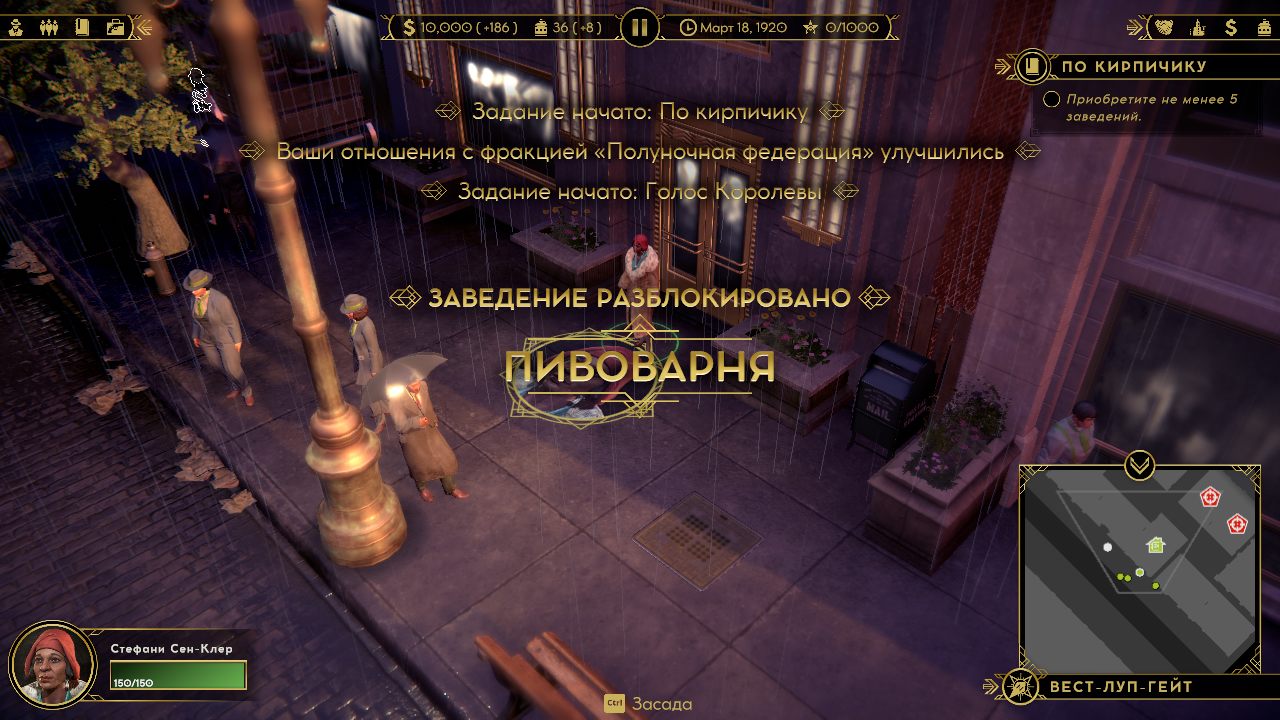
Task: Open the crew roster icon
Action: pos(49,27)
